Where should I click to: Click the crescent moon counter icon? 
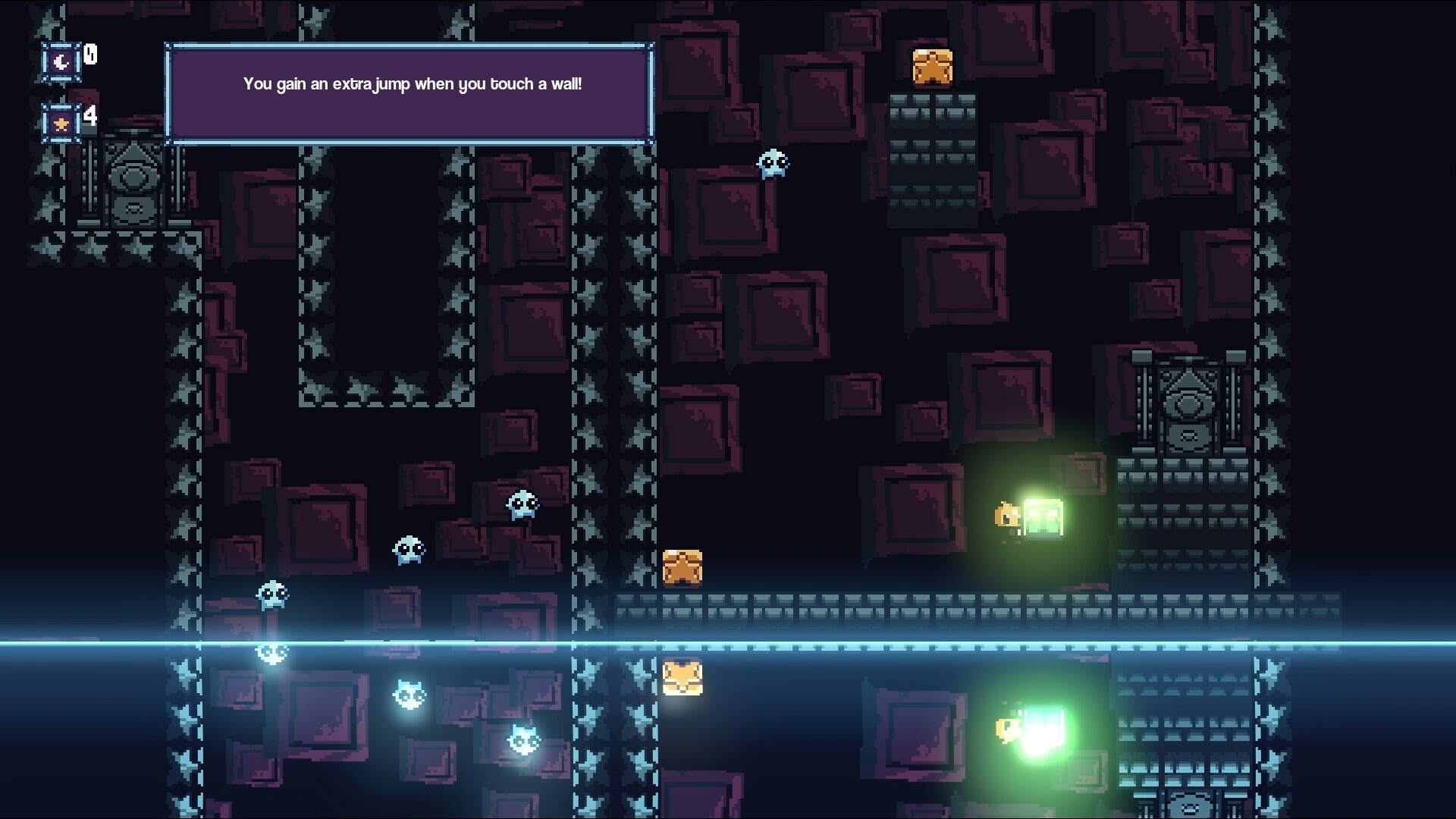tap(61, 61)
